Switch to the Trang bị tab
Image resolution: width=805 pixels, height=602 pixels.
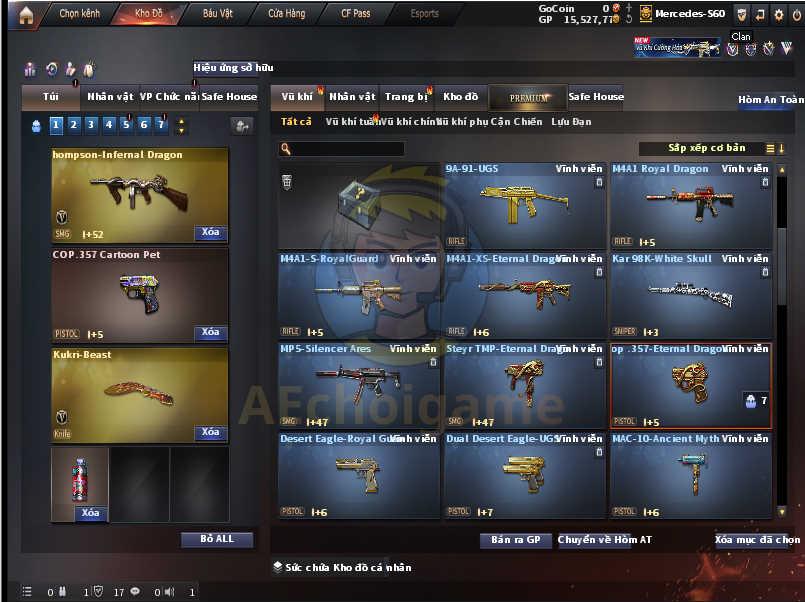point(407,97)
